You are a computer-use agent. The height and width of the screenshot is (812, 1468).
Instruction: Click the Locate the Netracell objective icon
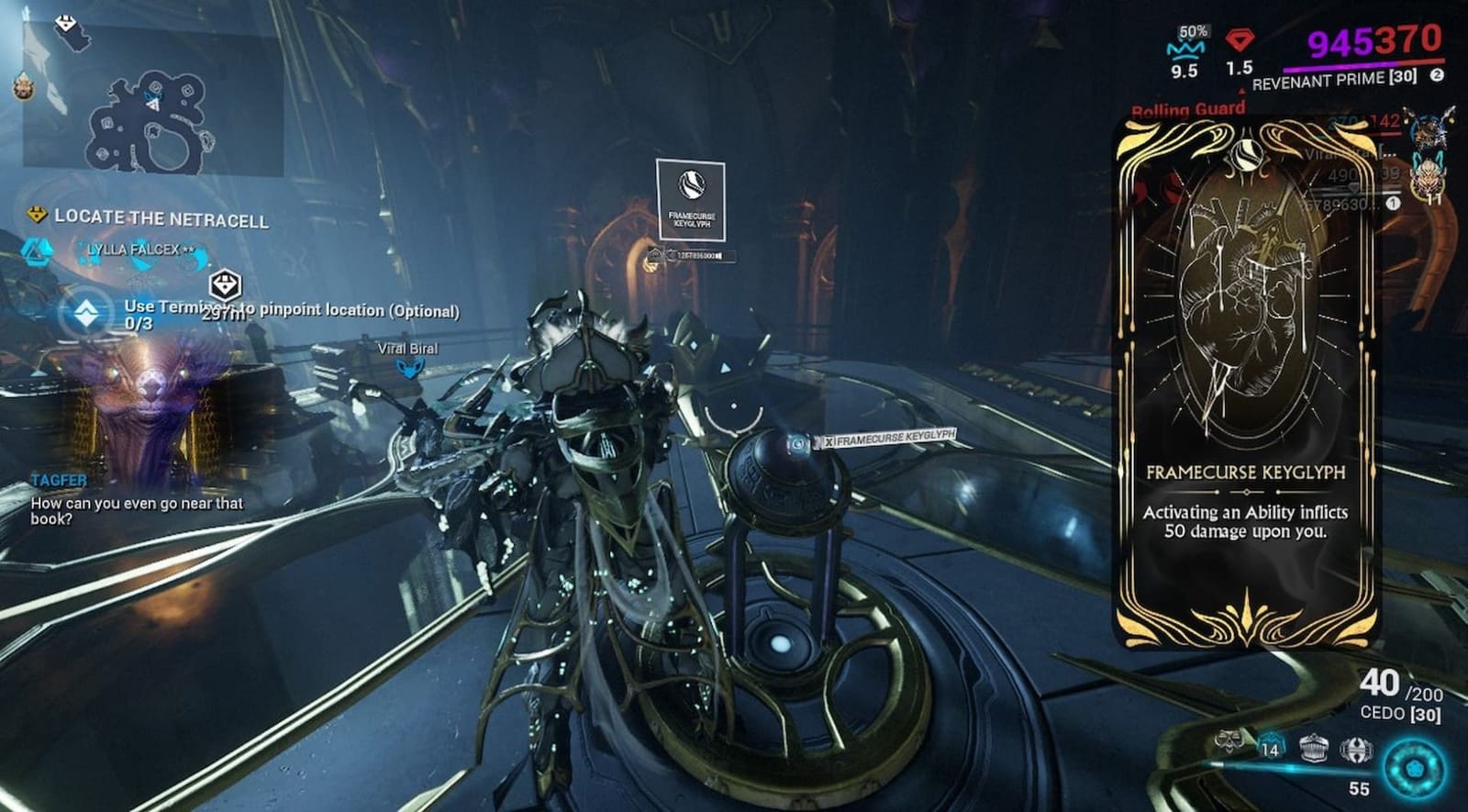pos(35,217)
